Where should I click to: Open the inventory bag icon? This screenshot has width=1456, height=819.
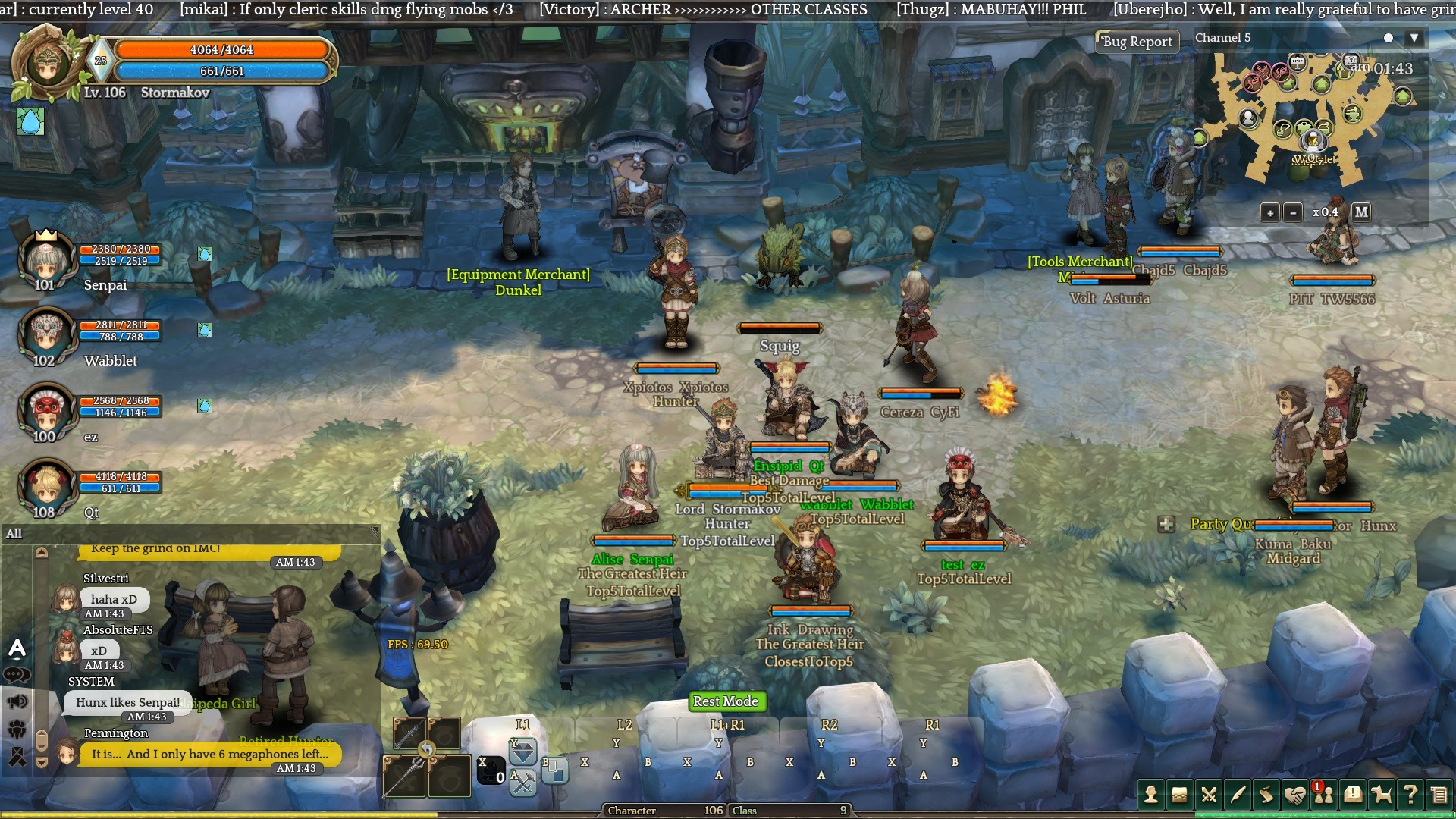coord(1179,795)
